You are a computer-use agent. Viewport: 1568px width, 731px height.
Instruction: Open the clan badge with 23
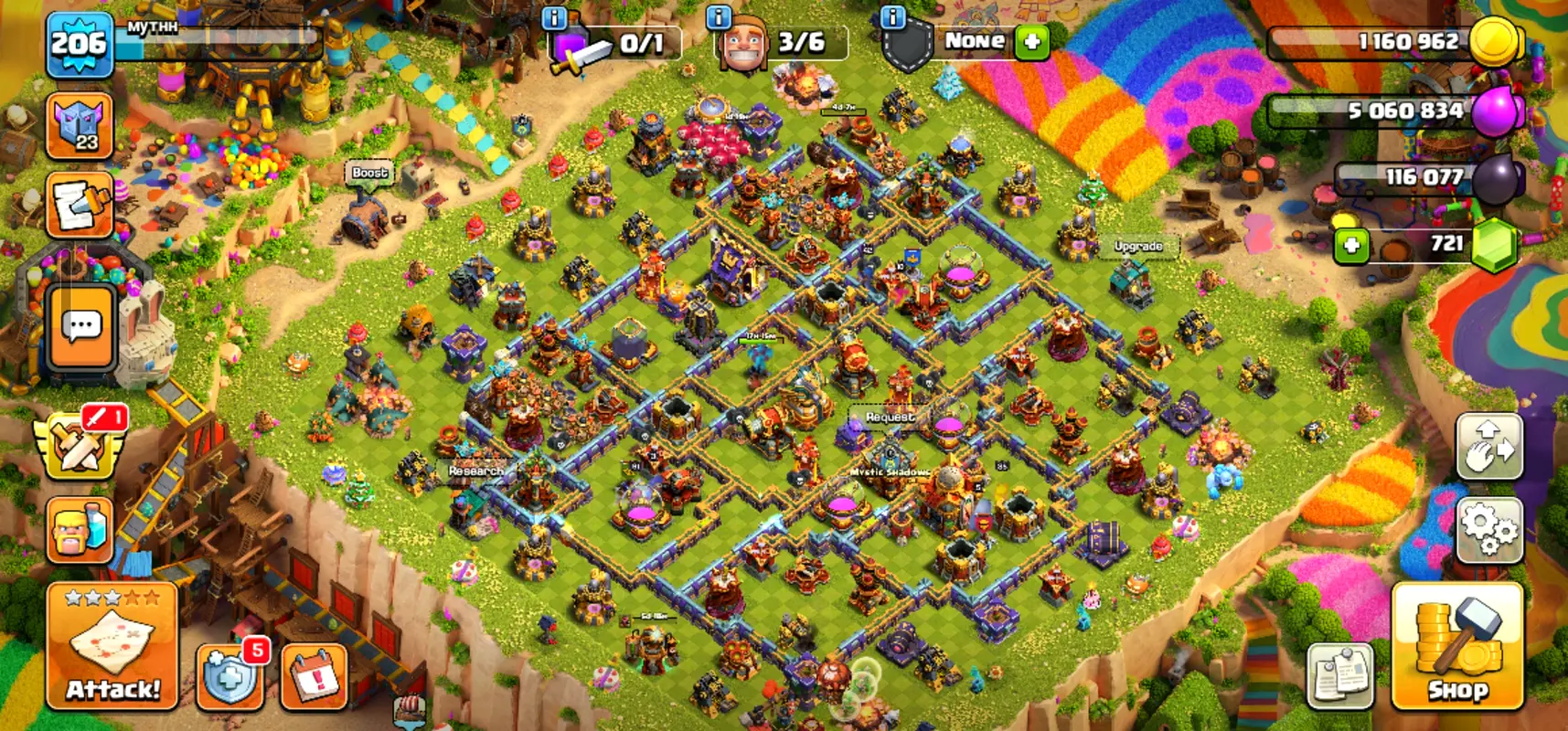(x=80, y=126)
